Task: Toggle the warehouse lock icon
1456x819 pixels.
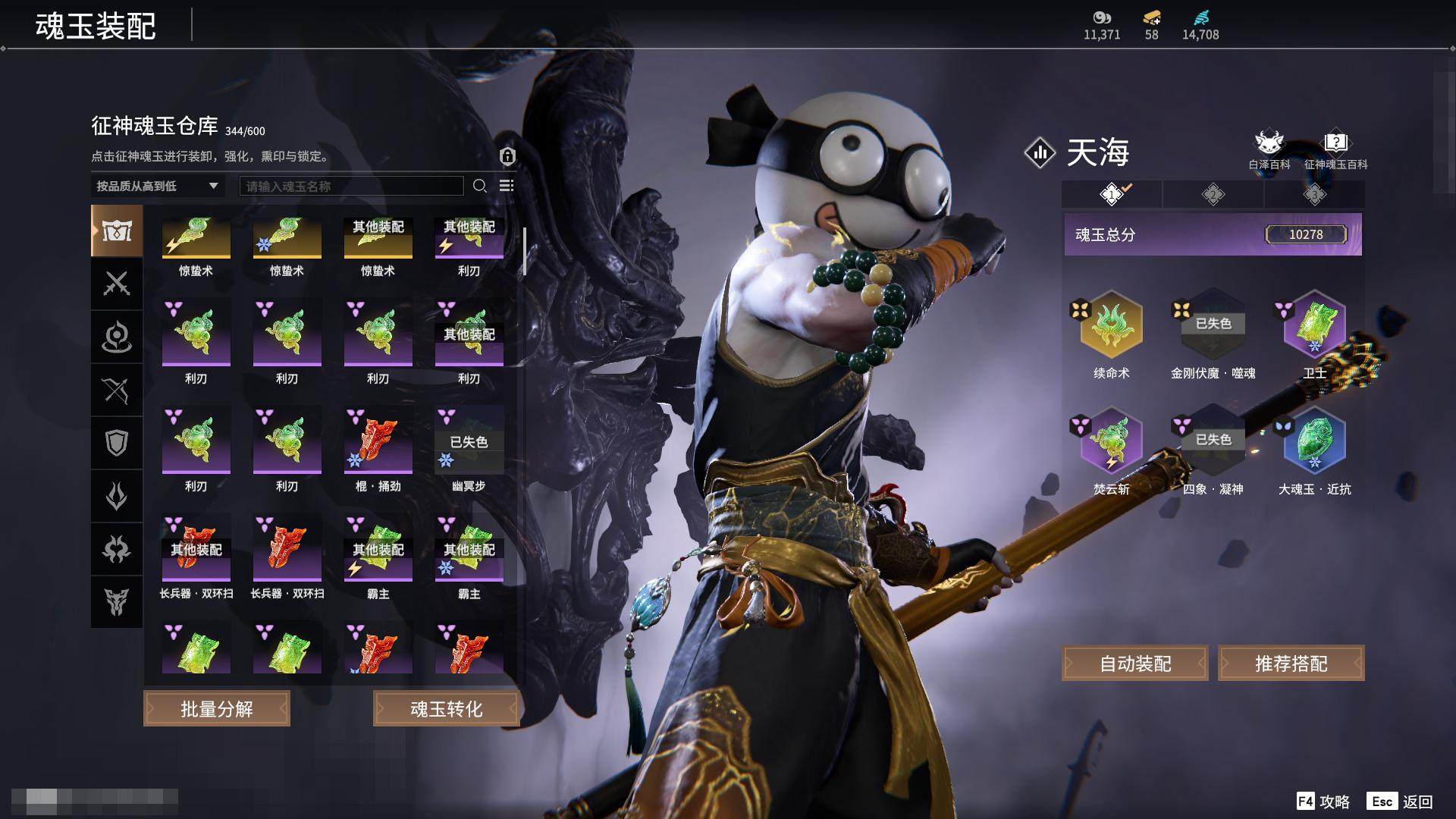Action: pyautogui.click(x=507, y=156)
